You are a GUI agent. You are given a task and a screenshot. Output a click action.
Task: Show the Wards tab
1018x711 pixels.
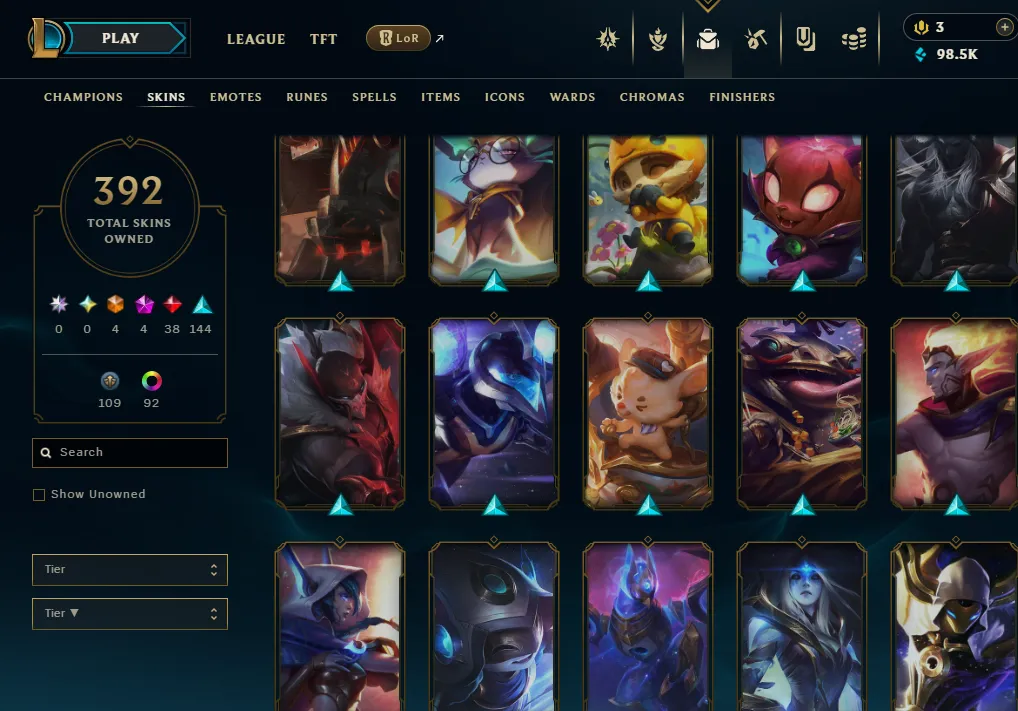coord(572,97)
